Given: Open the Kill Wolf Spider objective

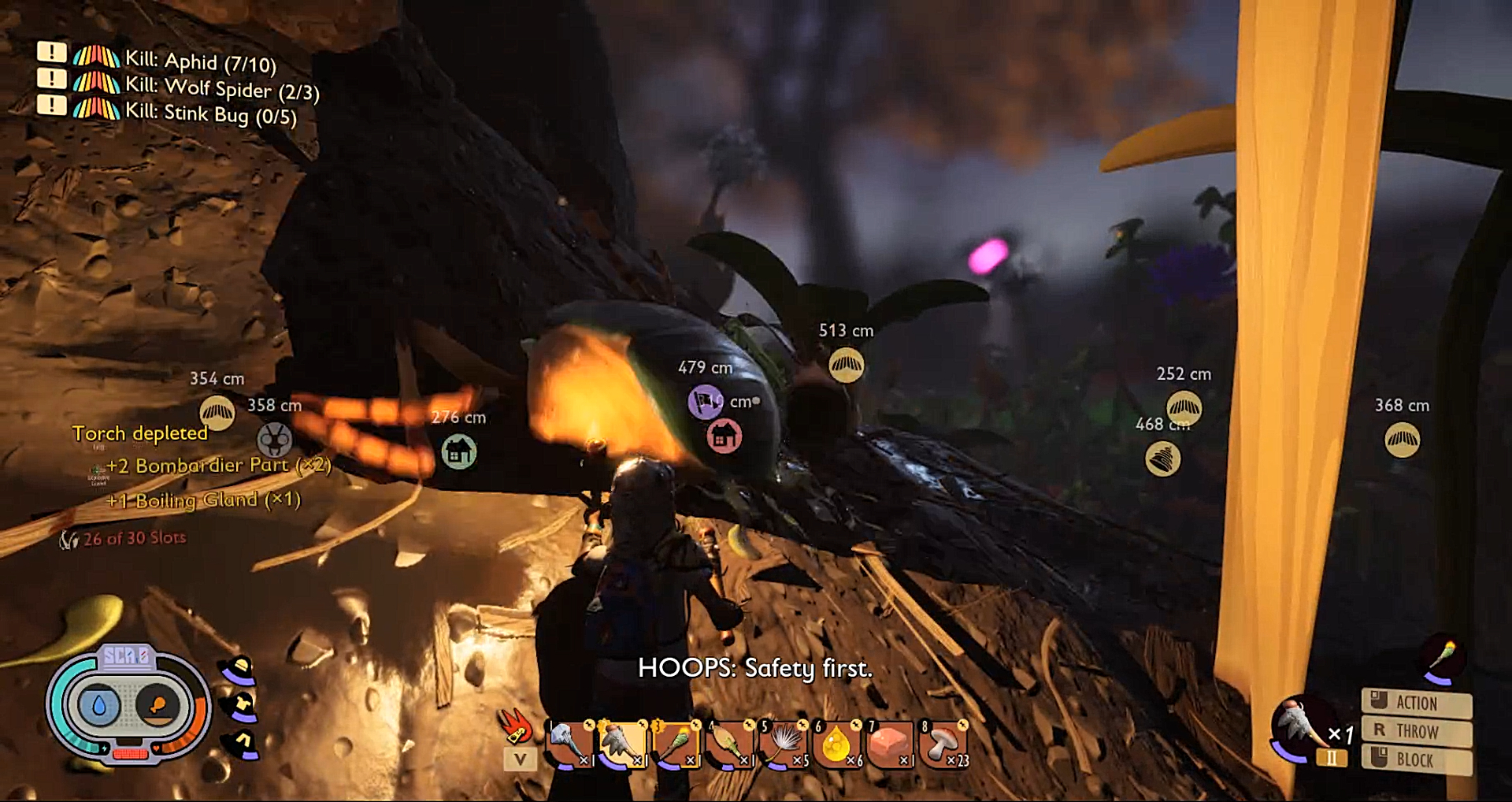Looking at the screenshot, I should click(221, 87).
